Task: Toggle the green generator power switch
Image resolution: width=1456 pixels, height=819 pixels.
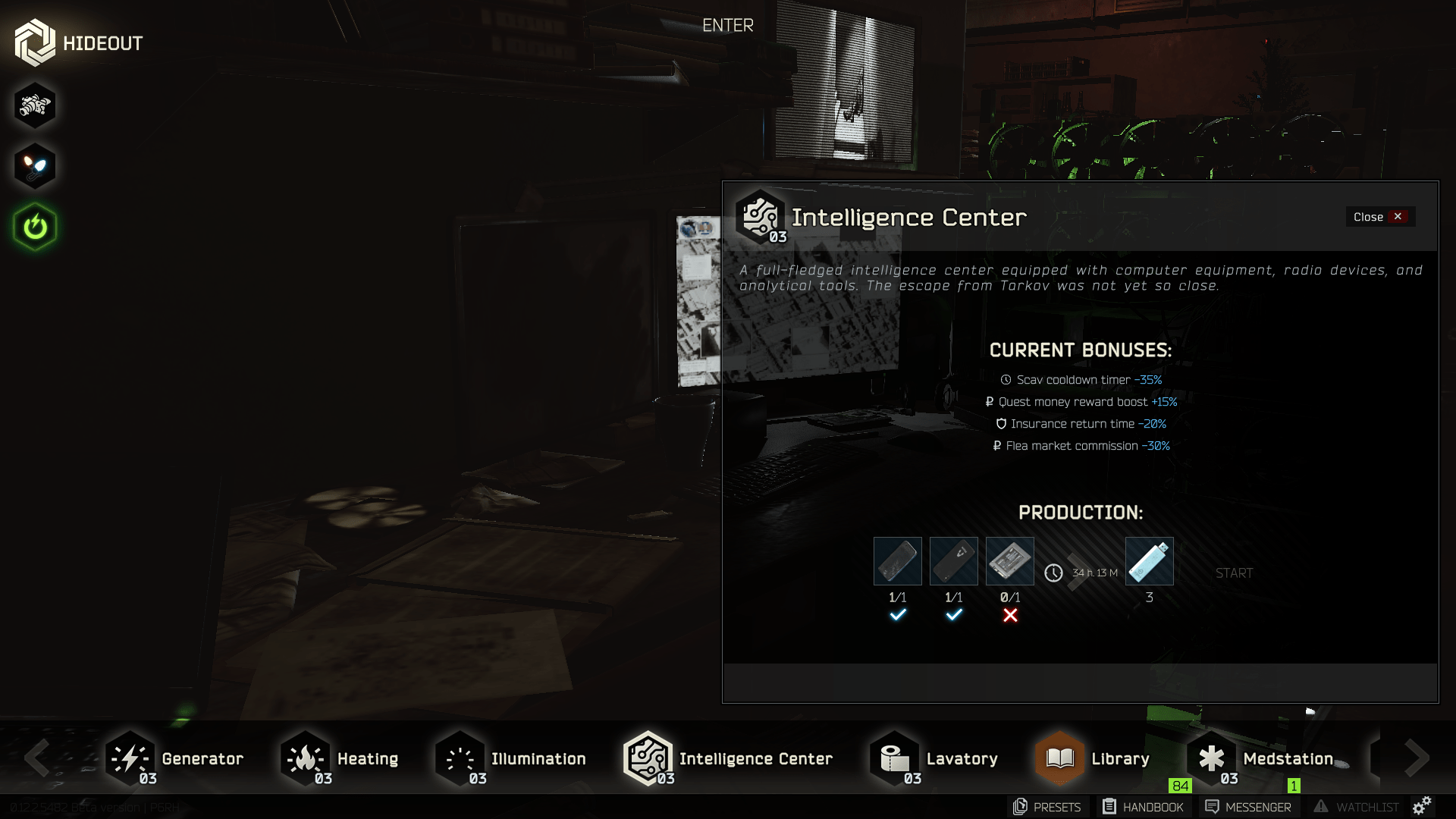Action: pyautogui.click(x=34, y=226)
